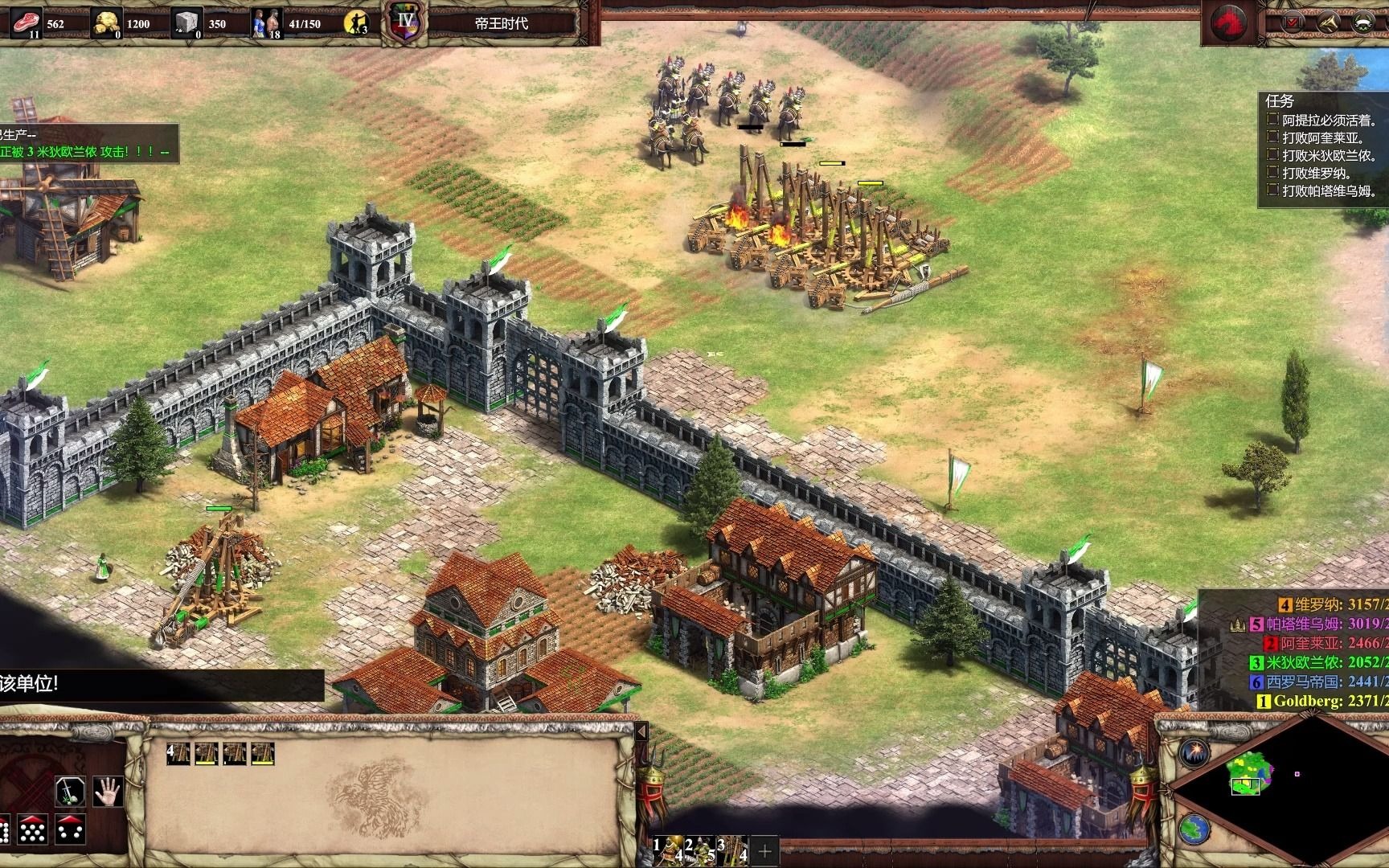The width and height of the screenshot is (1389, 868).
Task: Click the Imperial Age emblem (IV)
Action: [x=402, y=22]
